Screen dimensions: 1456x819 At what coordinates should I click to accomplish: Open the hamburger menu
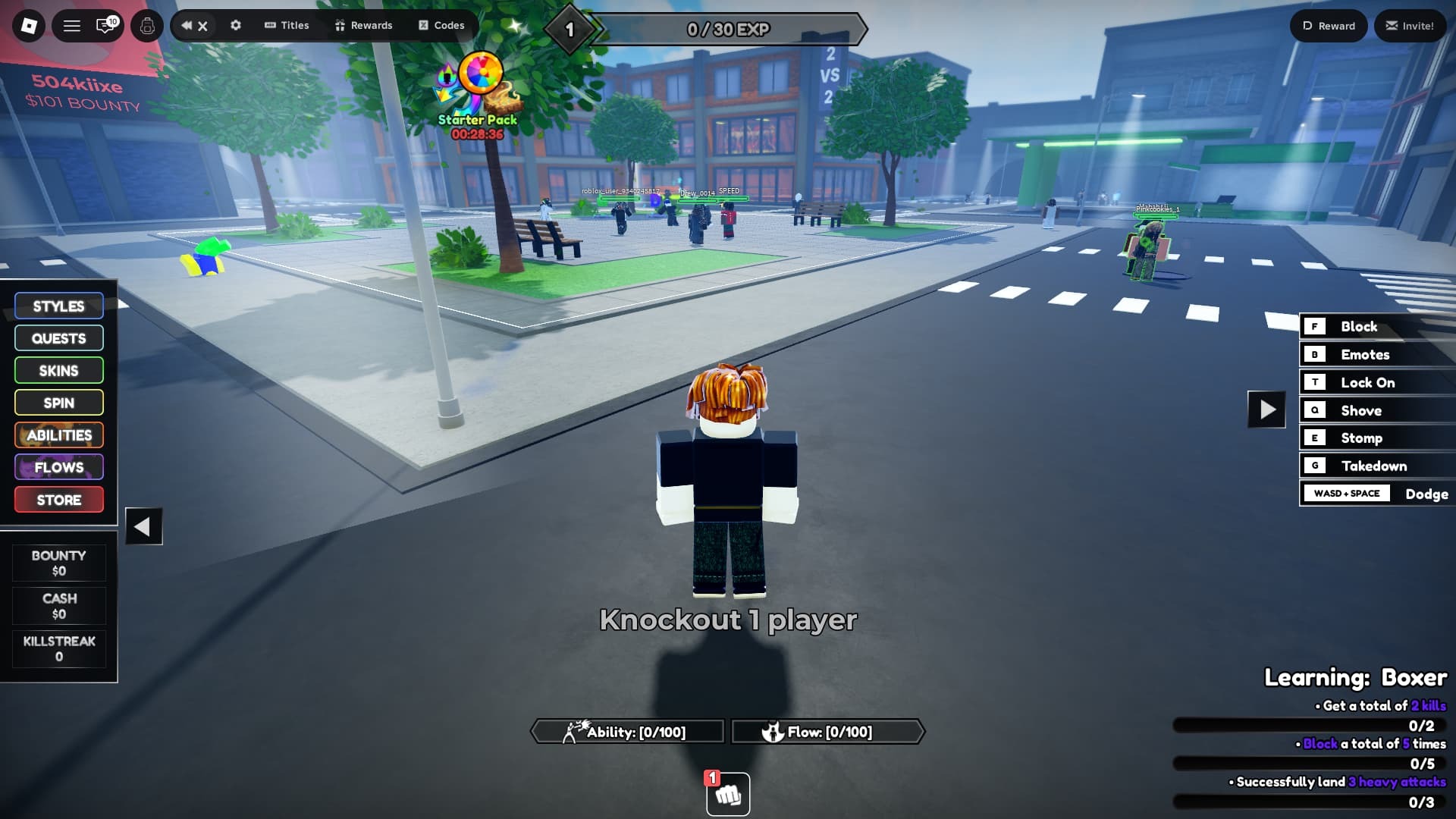(71, 25)
